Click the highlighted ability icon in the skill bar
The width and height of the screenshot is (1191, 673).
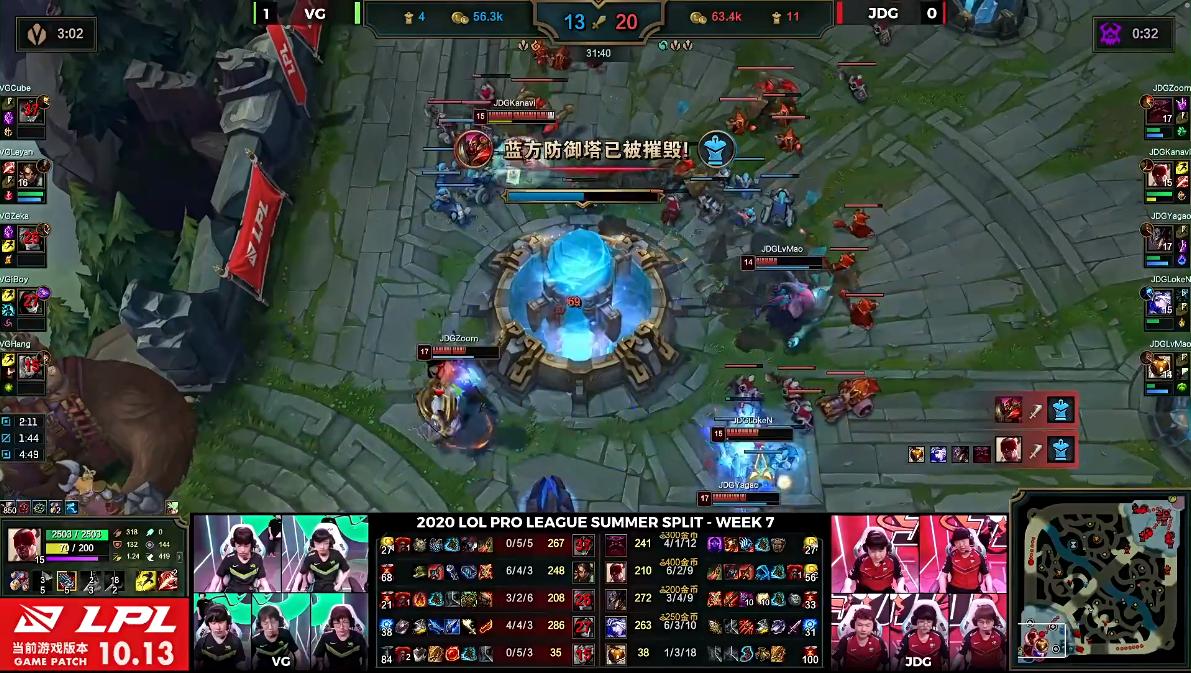tap(66, 581)
